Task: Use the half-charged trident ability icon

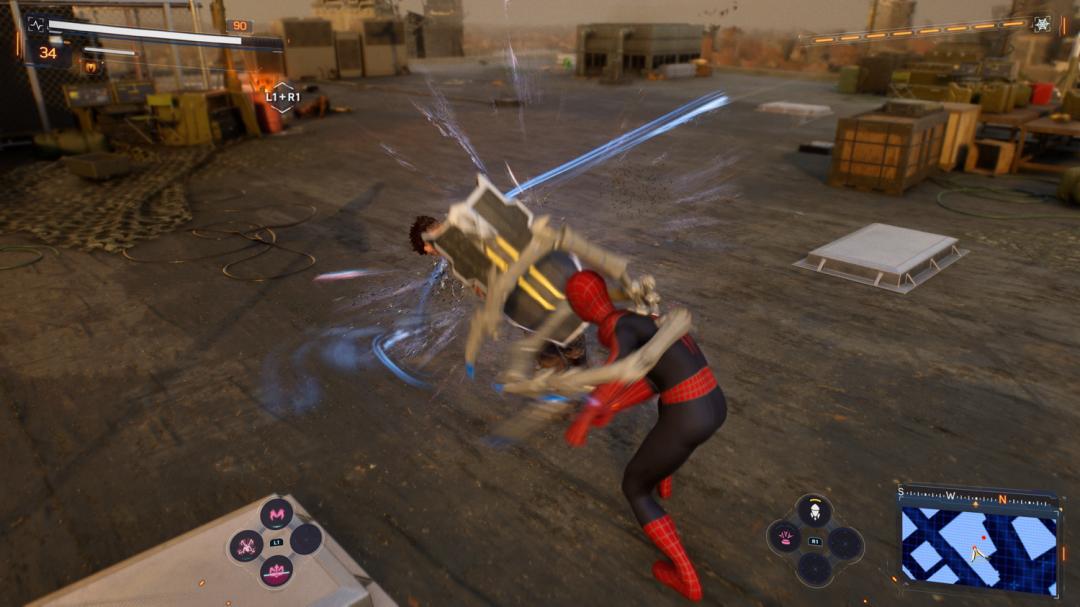Action: [276, 573]
